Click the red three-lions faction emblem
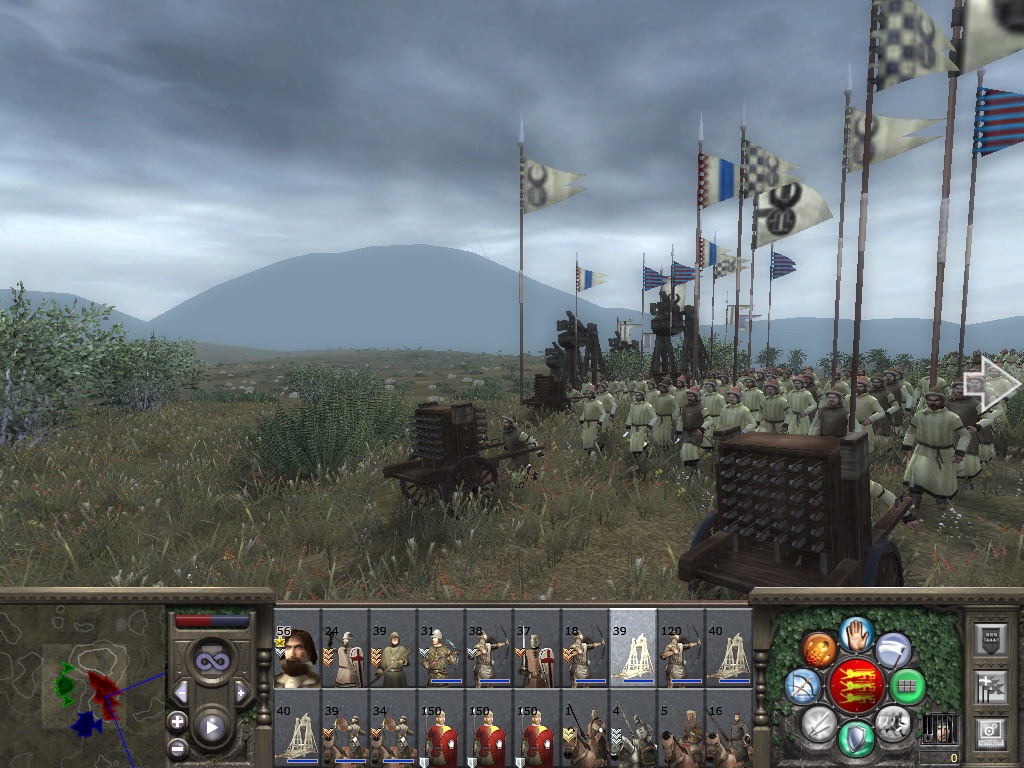 [855, 686]
